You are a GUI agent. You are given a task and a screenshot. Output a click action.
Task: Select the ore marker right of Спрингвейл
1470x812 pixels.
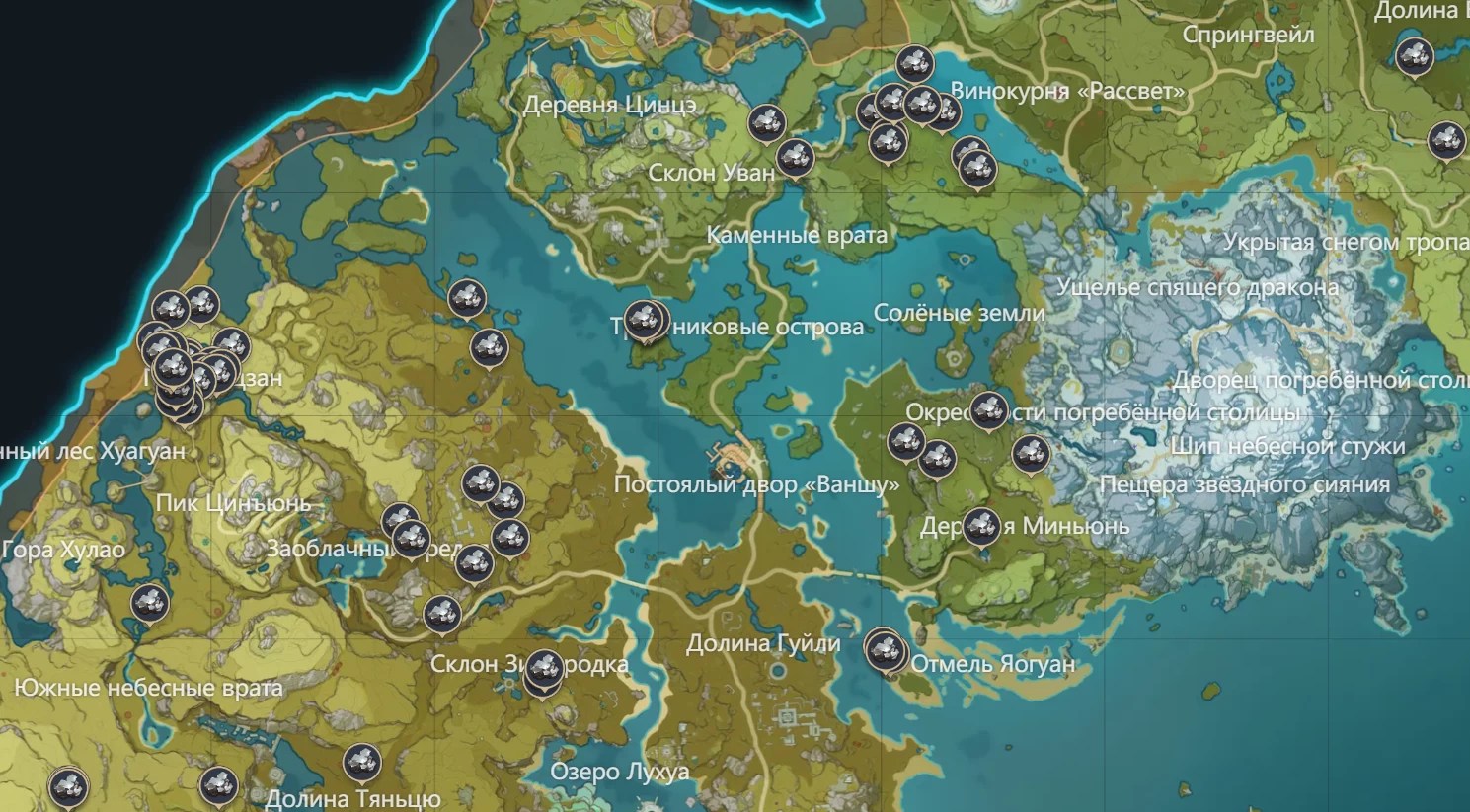tap(1414, 56)
